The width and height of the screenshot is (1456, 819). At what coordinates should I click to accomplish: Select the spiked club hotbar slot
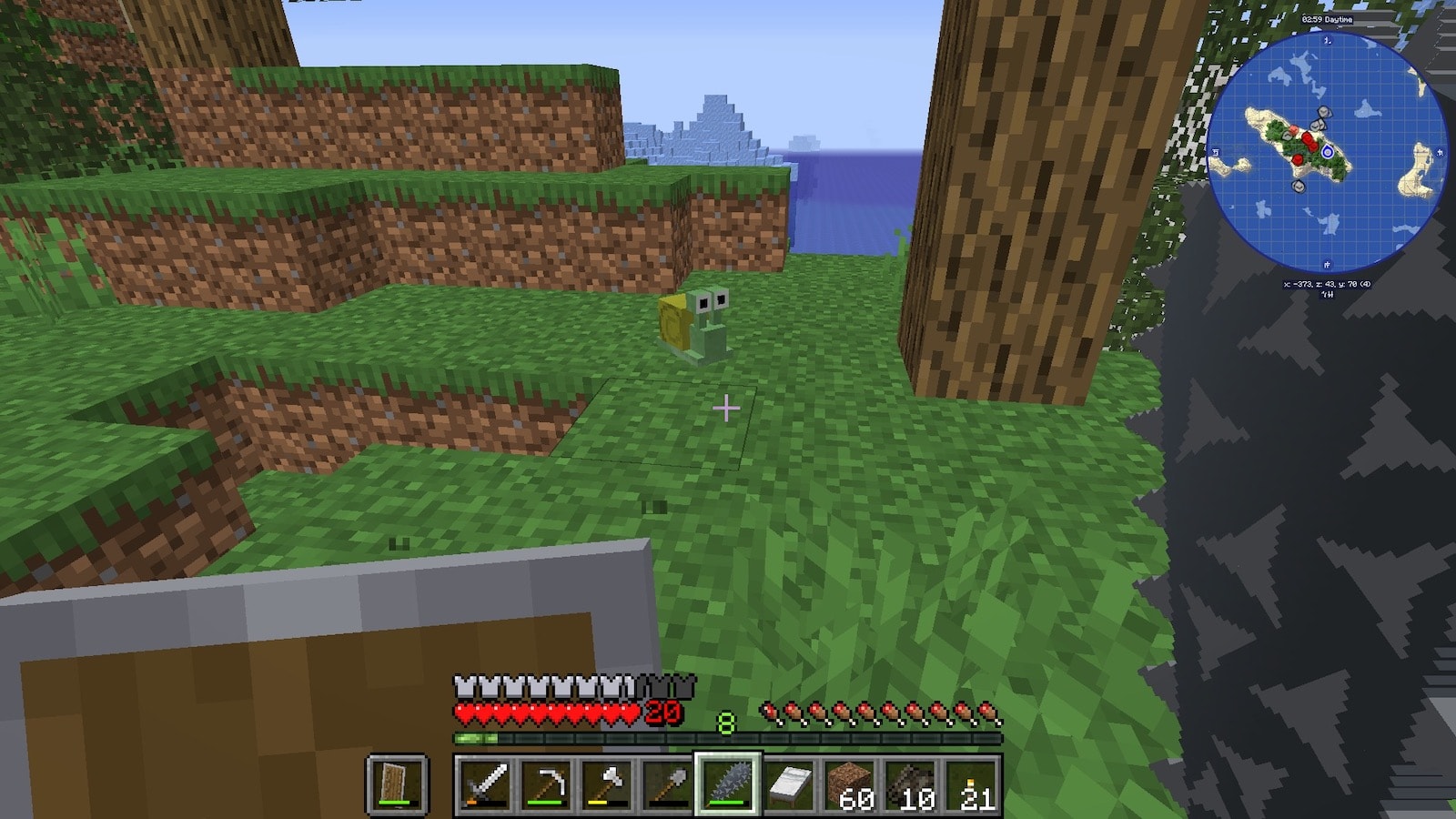(x=728, y=784)
